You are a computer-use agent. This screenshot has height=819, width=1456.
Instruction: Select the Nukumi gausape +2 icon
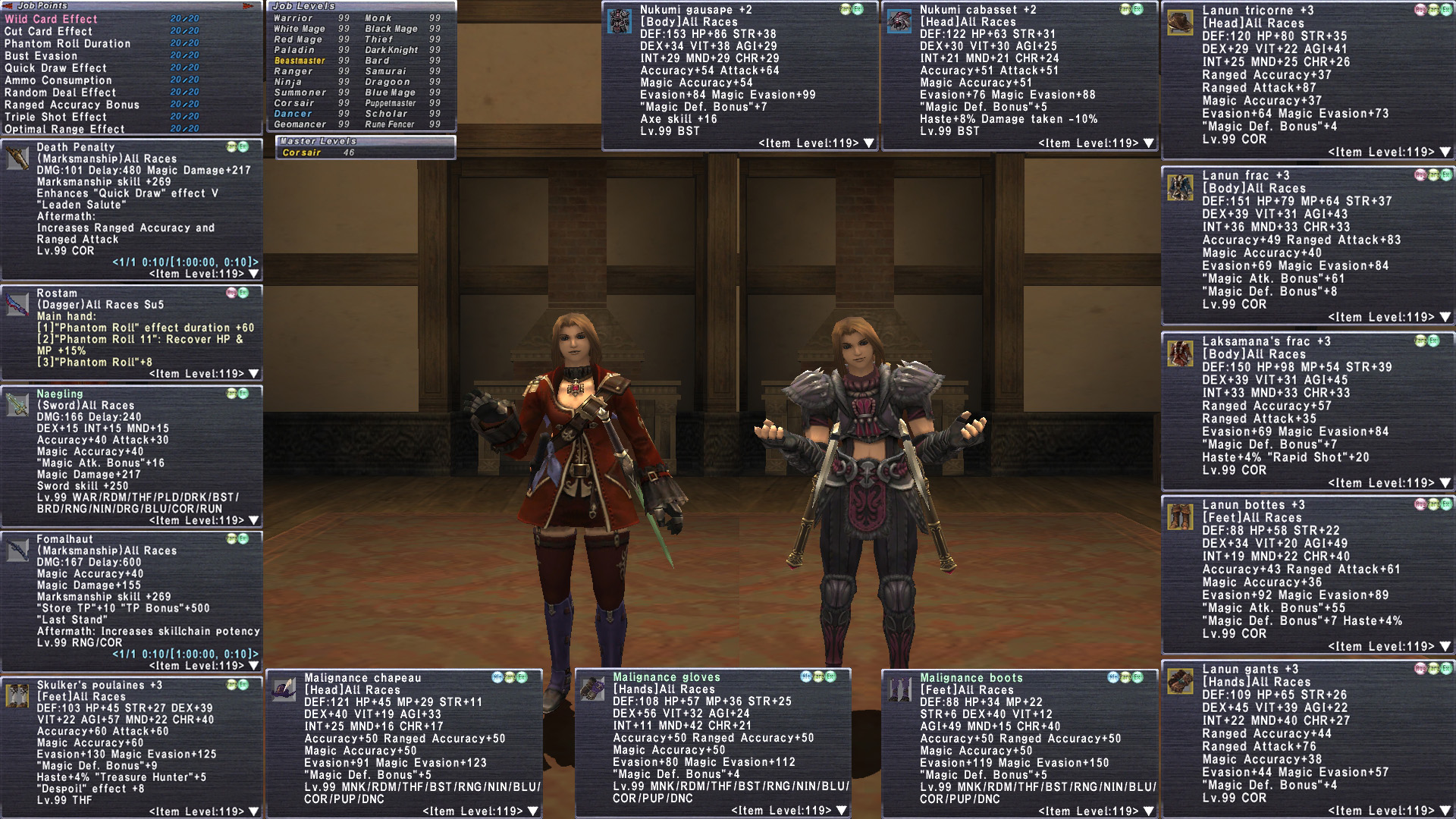(620, 21)
